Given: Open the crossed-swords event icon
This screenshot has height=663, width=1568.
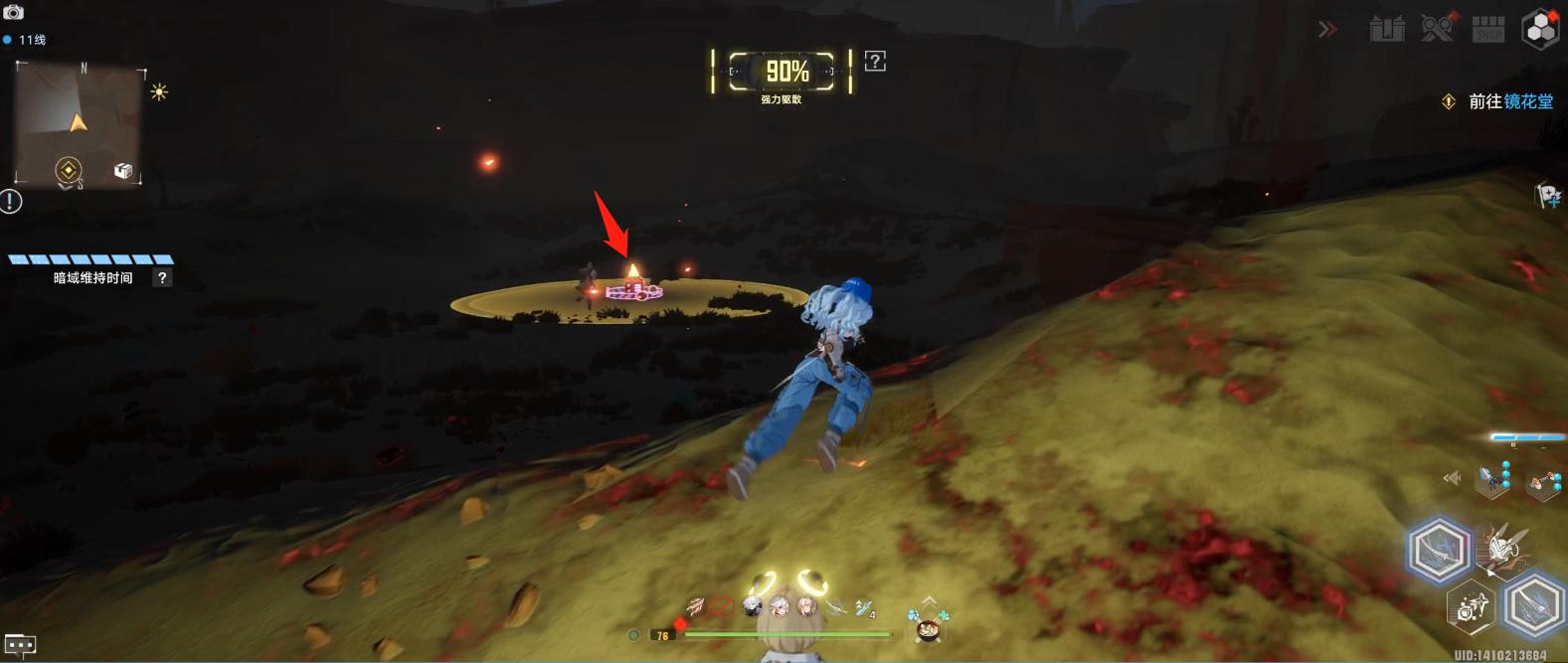Looking at the screenshot, I should [1437, 29].
